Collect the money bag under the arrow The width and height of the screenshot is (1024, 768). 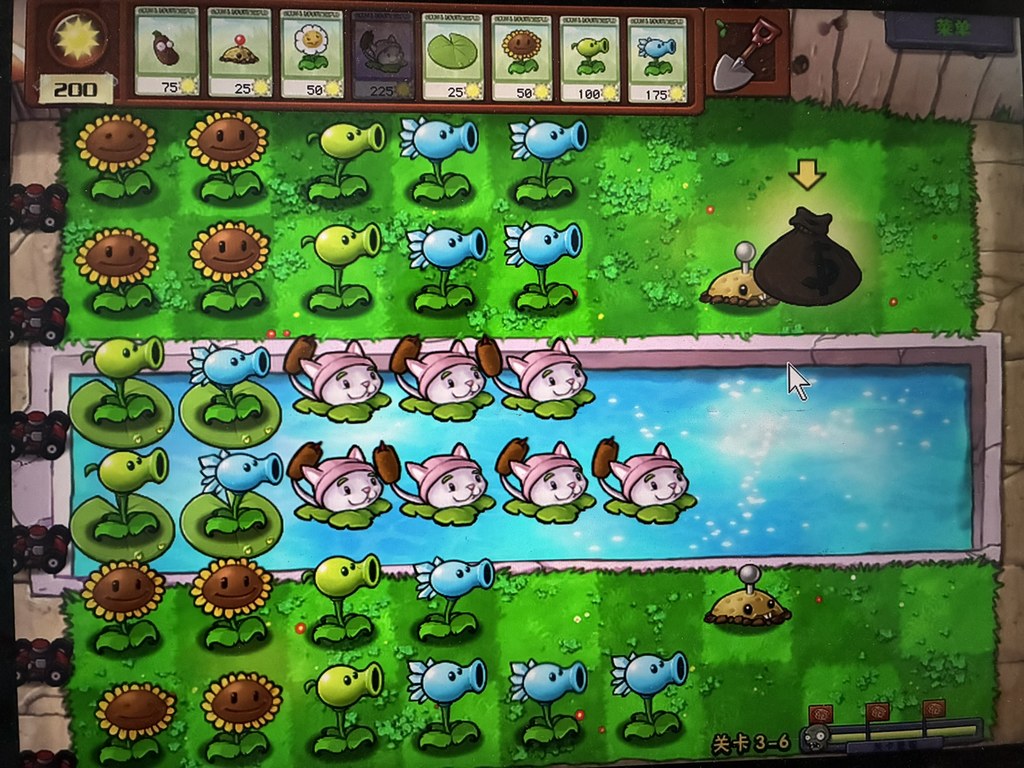808,260
